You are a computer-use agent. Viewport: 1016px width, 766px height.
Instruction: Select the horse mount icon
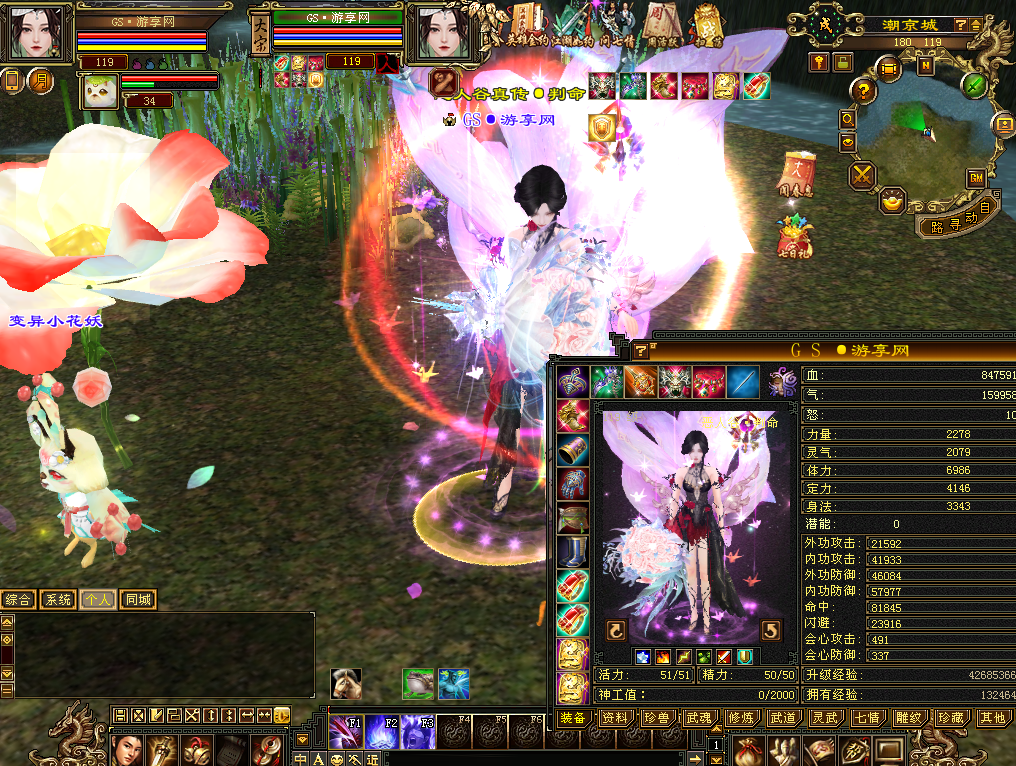click(346, 683)
